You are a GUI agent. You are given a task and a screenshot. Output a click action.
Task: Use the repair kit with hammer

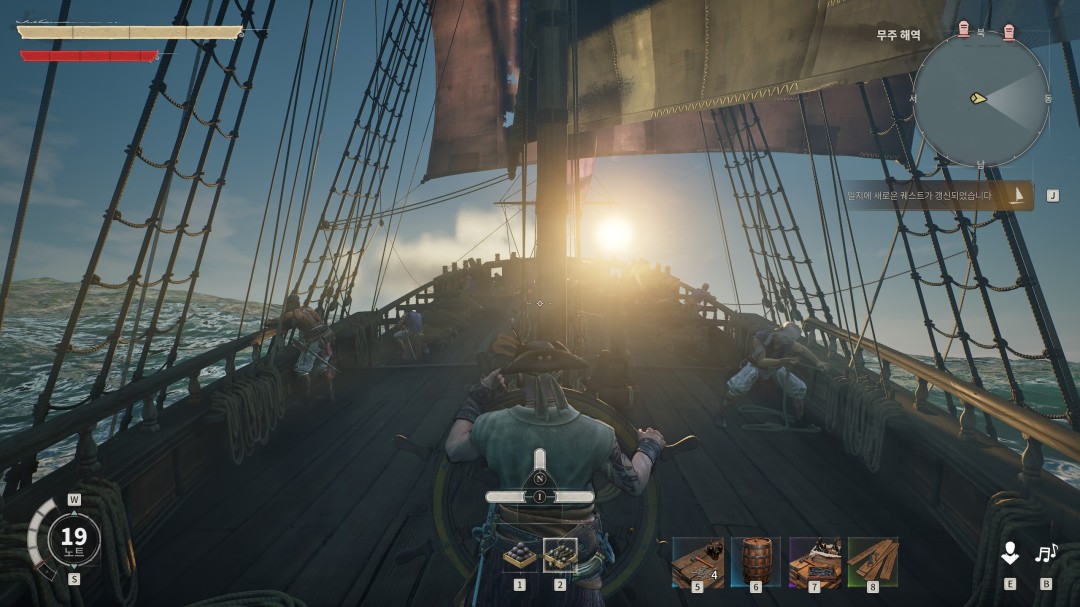tap(697, 561)
